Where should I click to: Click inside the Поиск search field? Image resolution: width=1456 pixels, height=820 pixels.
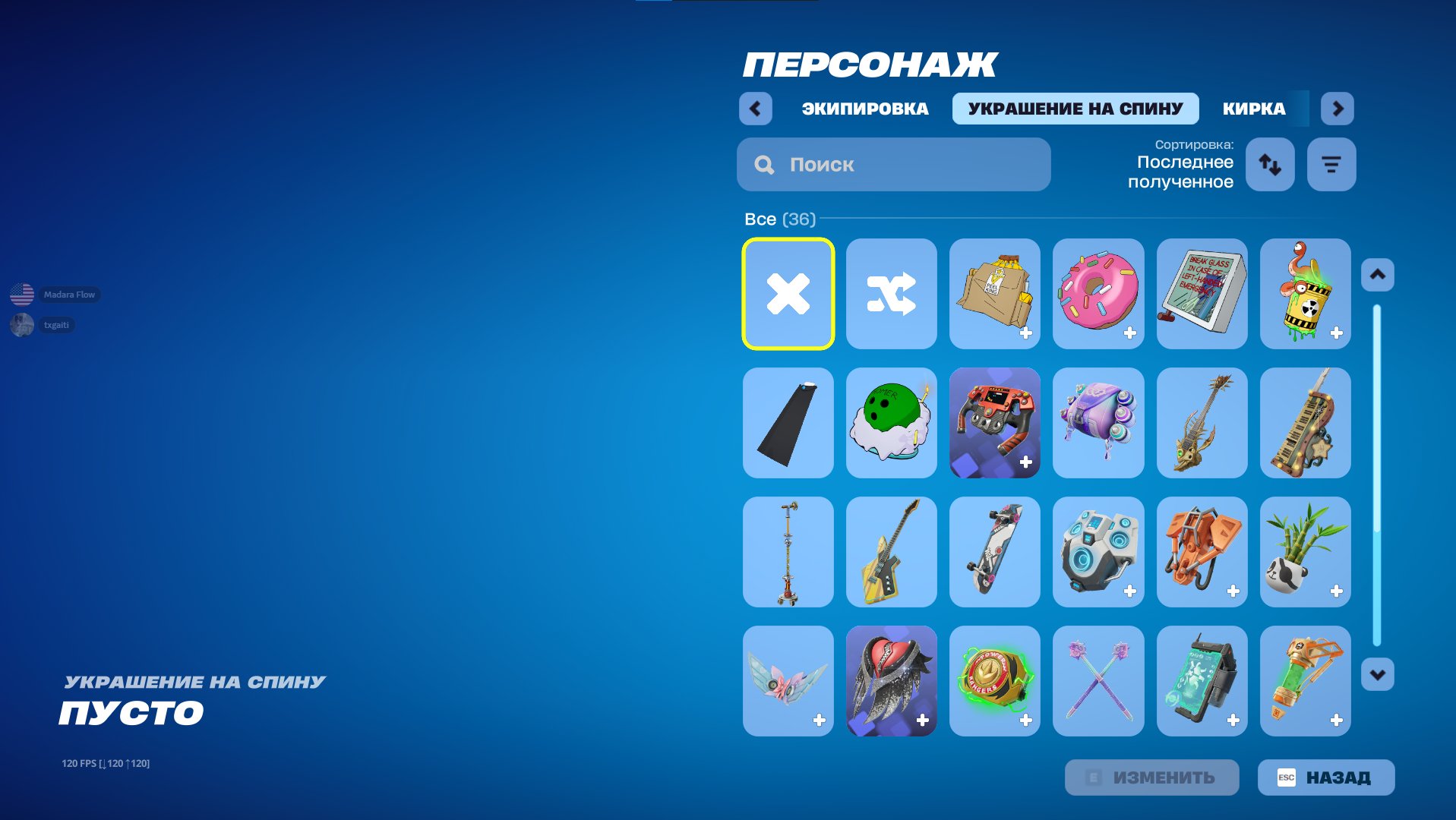coord(873,164)
